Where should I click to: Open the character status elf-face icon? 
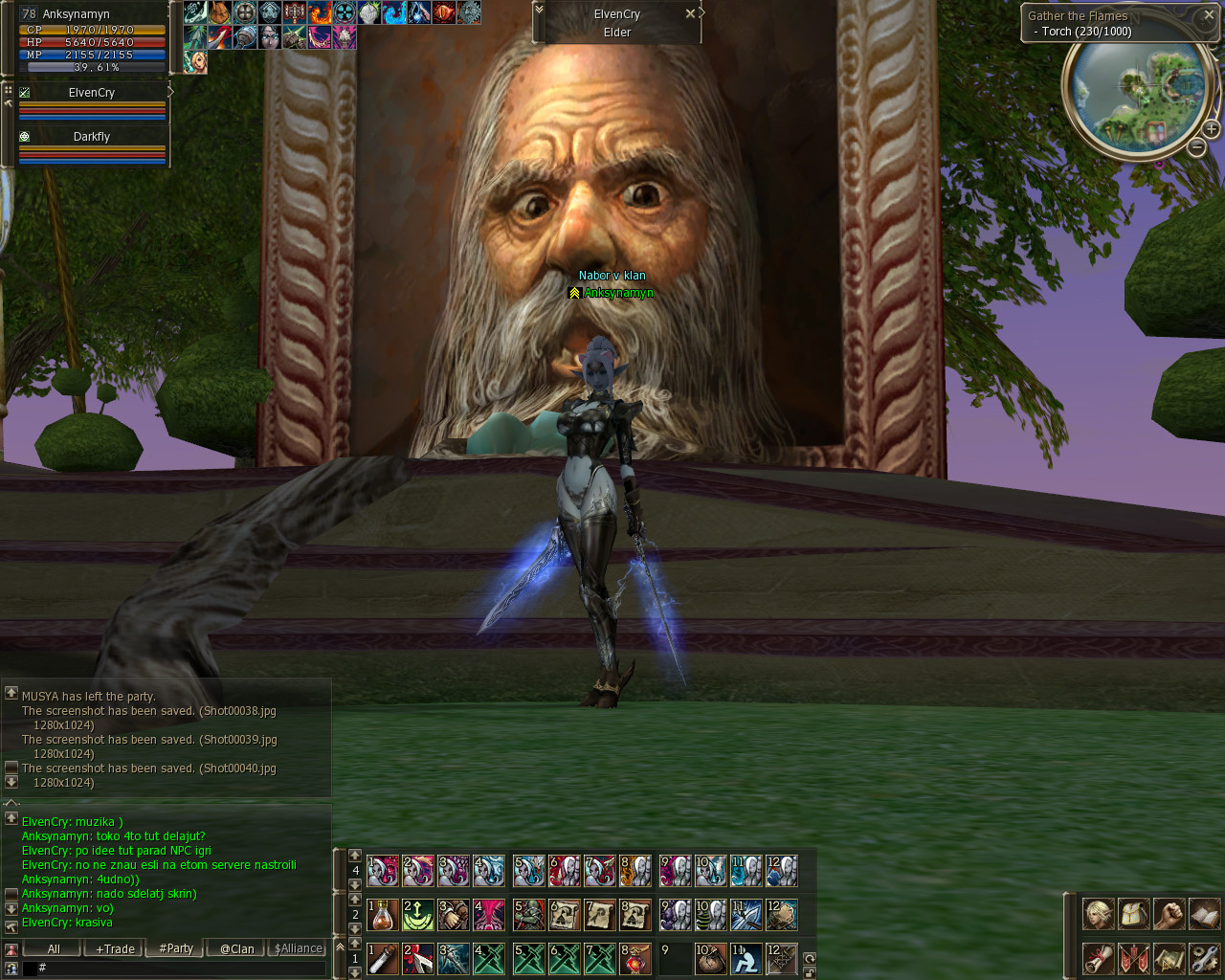[1099, 914]
